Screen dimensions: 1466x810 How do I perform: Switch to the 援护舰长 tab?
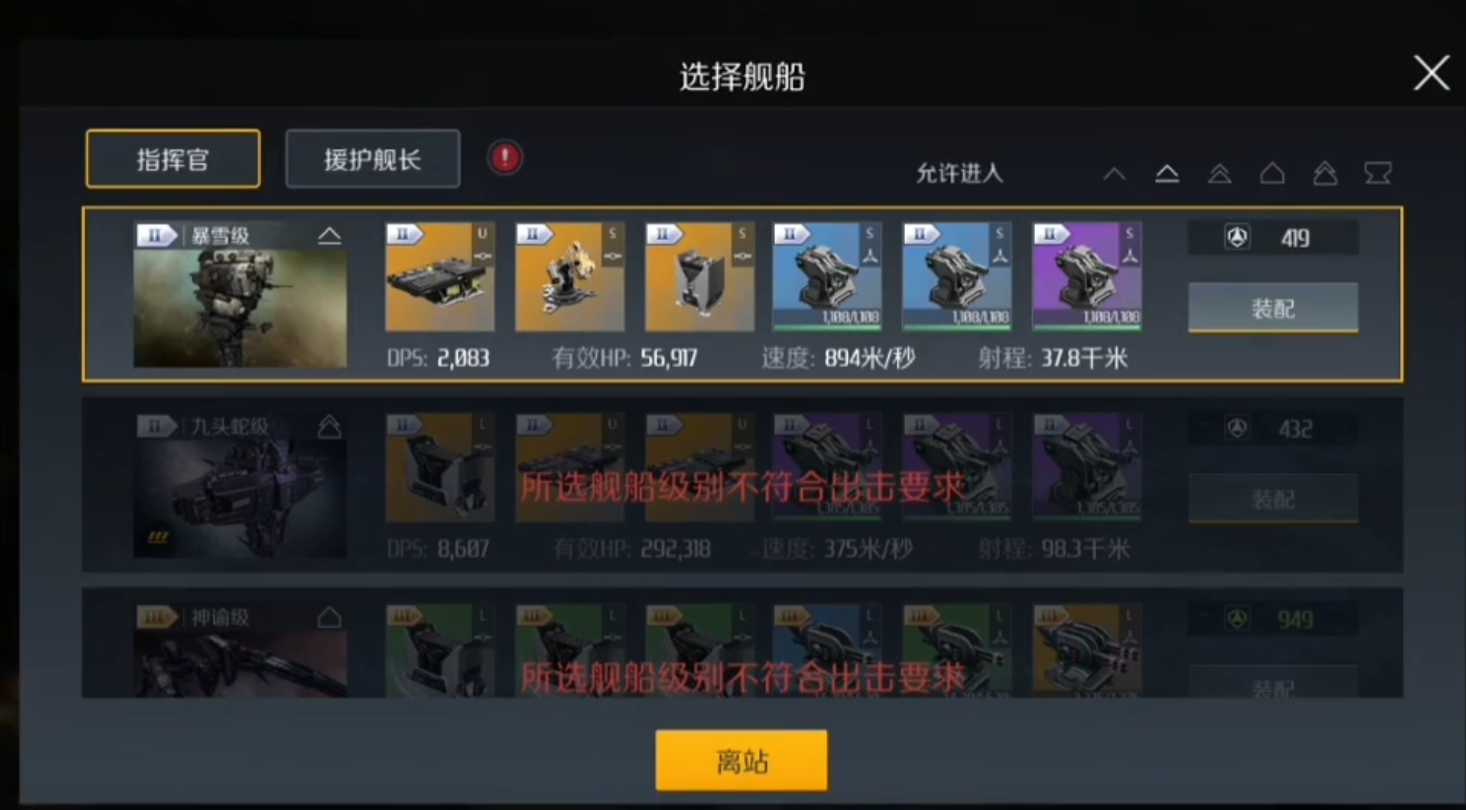click(372, 158)
